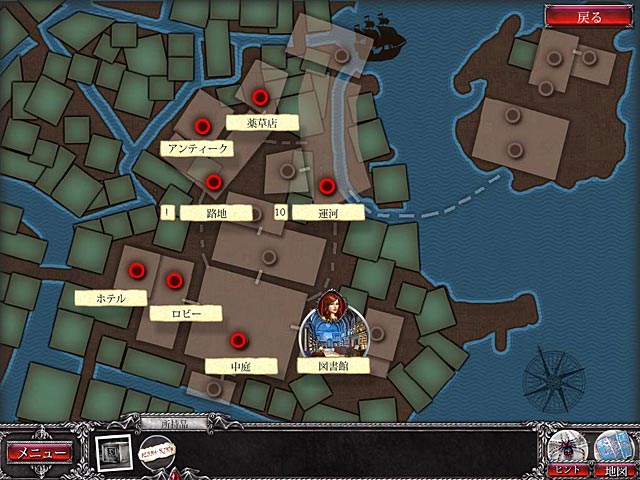This screenshot has width=640, height=480.
Task: Go to the アンティーク shop label
Action: (x=196, y=148)
